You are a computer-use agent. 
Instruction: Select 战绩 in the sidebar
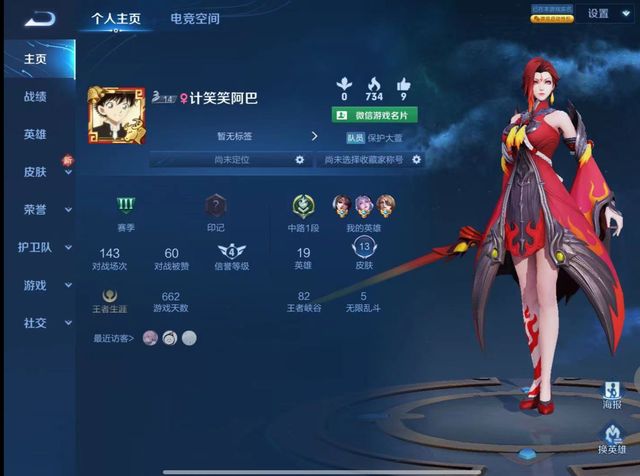tap(35, 97)
